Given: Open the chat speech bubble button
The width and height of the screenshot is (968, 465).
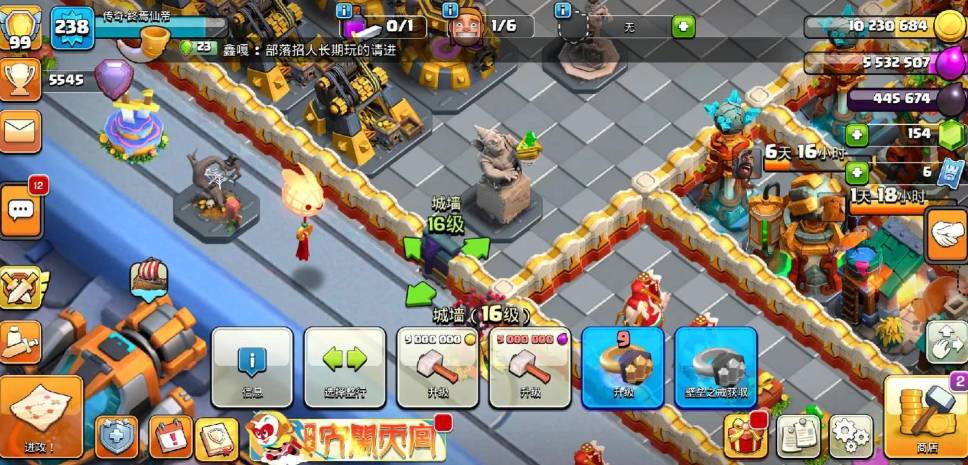Looking at the screenshot, I should click(21, 209).
